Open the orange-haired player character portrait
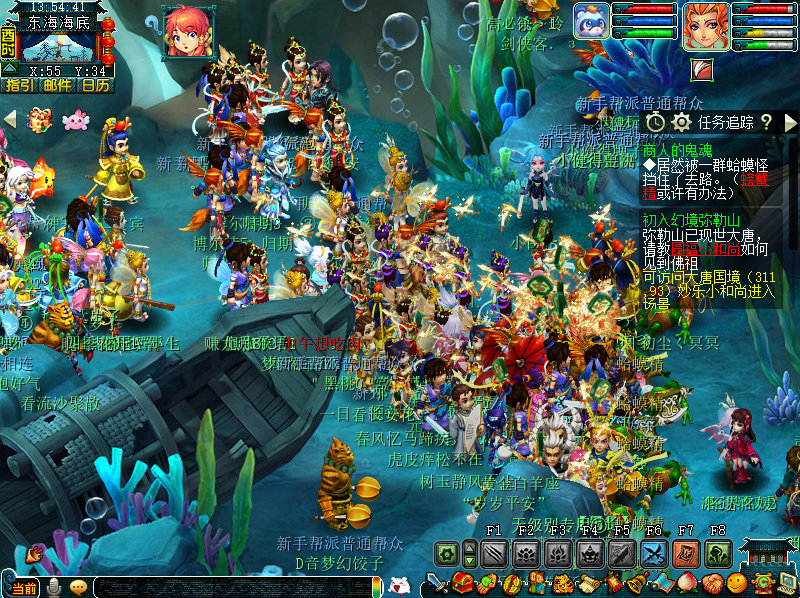This screenshot has width=800, height=598. click(705, 26)
